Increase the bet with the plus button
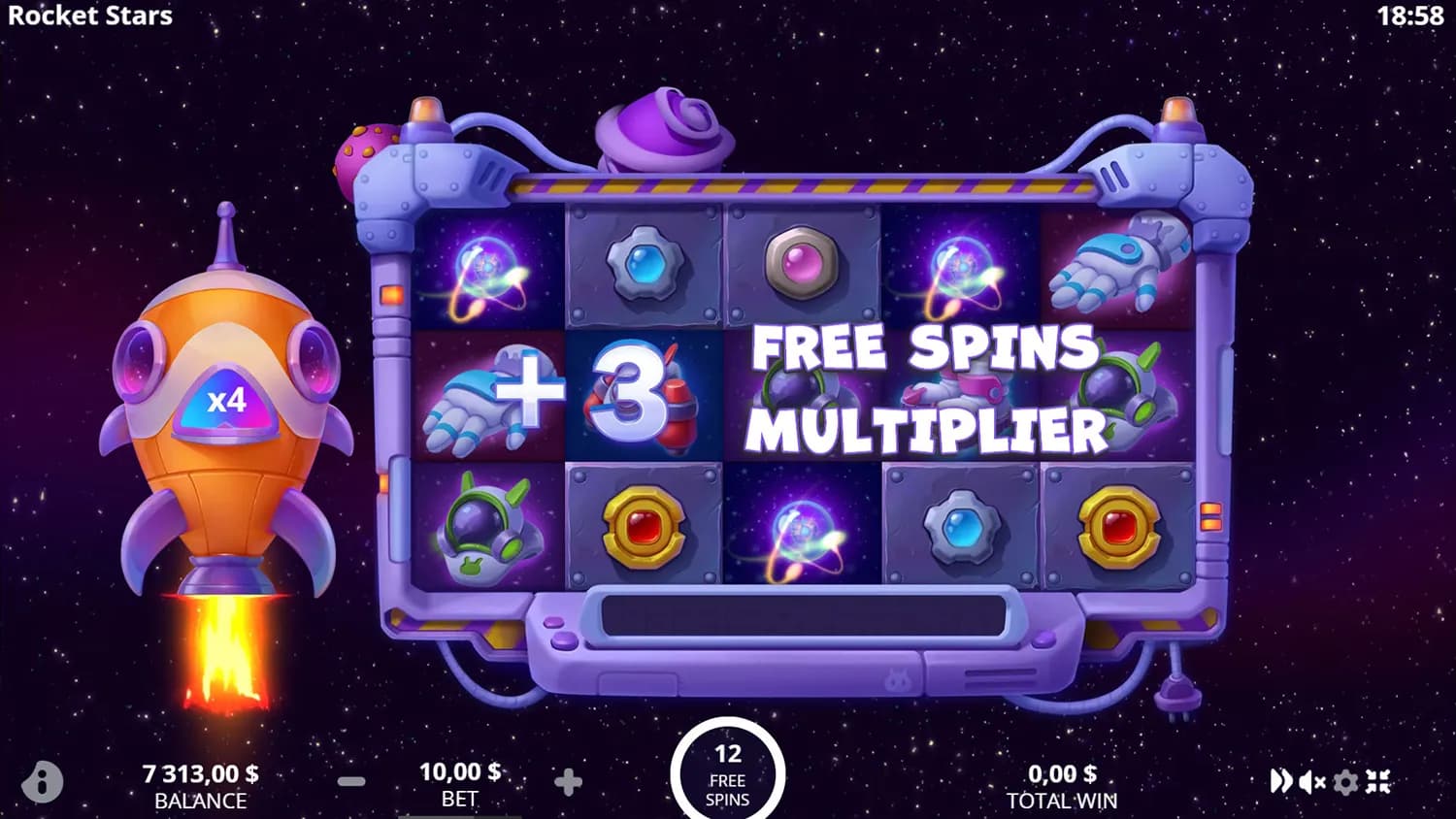Image resolution: width=1456 pixels, height=819 pixels. click(x=568, y=781)
